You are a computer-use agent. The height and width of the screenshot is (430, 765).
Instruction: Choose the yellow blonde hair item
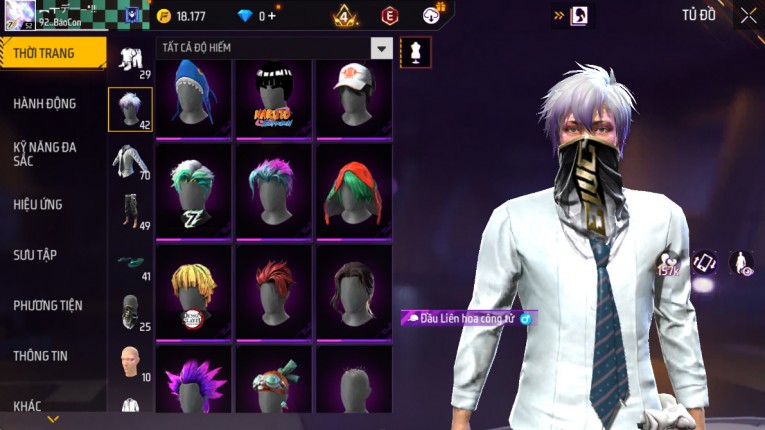[194, 291]
